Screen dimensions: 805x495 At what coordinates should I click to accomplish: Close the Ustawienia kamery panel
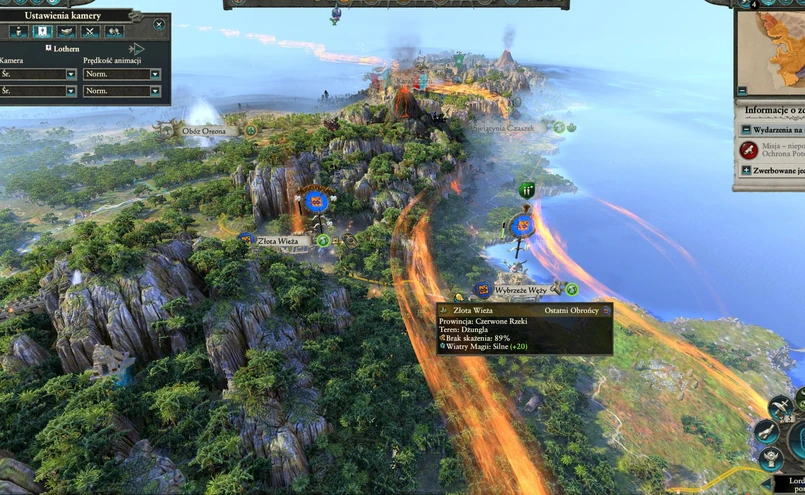pyautogui.click(x=160, y=23)
